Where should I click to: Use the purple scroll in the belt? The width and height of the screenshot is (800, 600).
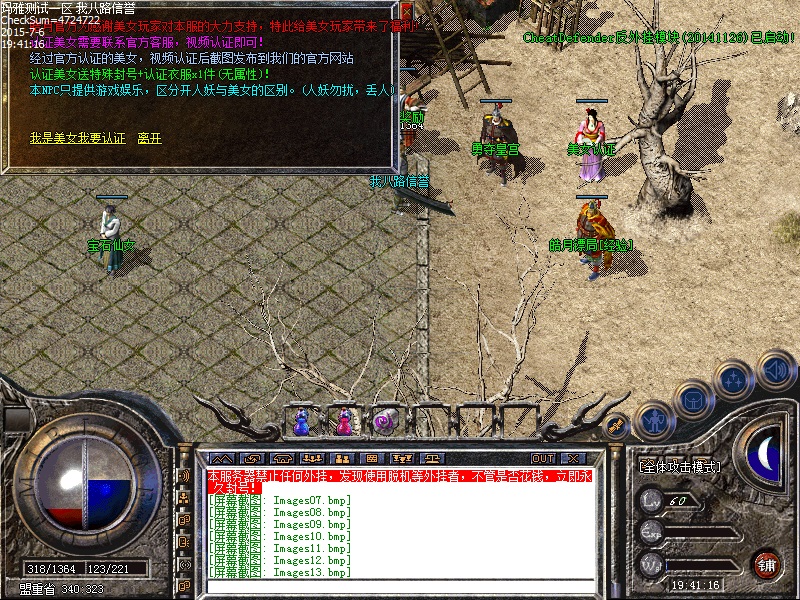[x=384, y=422]
